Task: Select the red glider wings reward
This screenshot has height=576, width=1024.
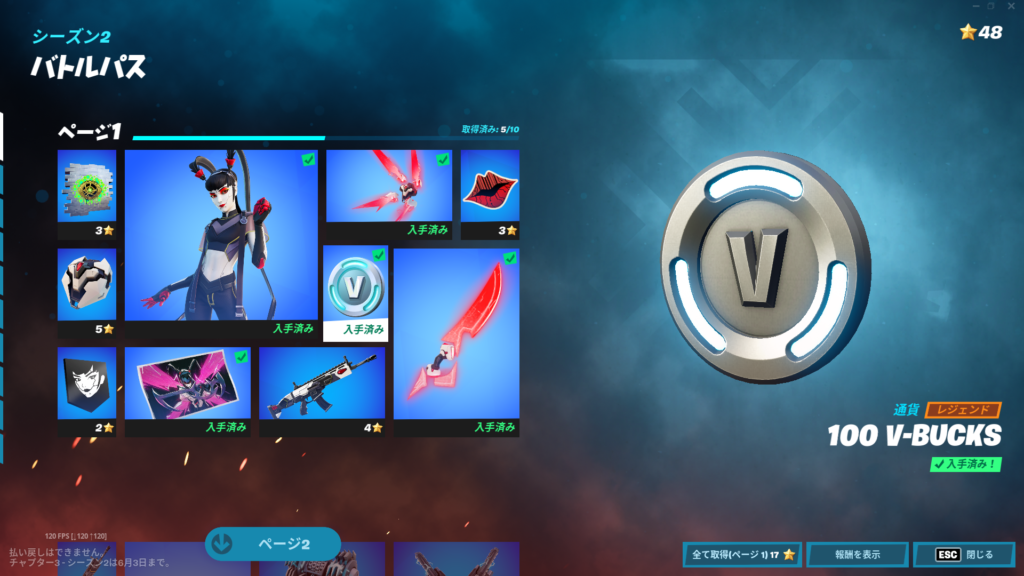Action: (x=389, y=186)
